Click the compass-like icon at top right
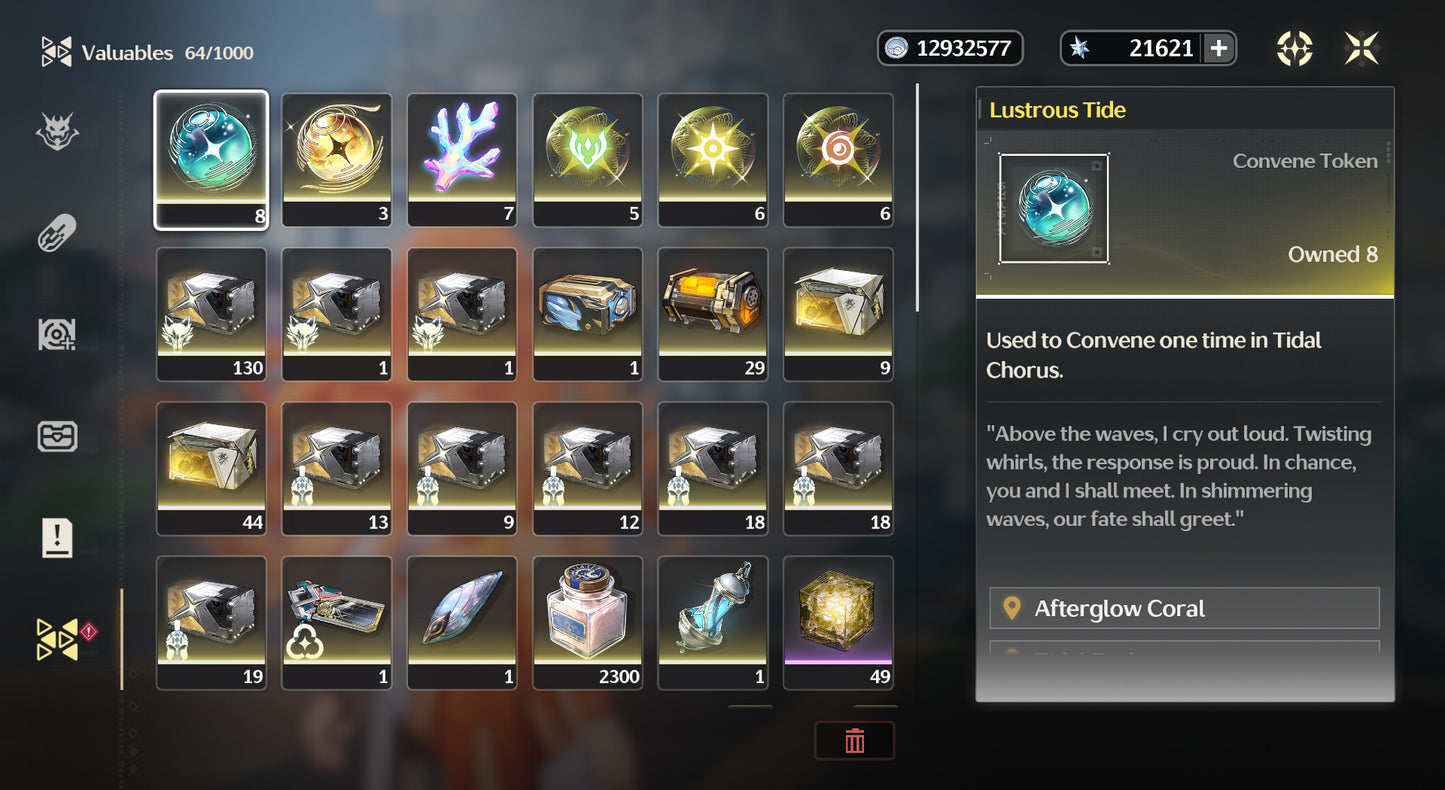The image size is (1445, 790). pos(1295,47)
